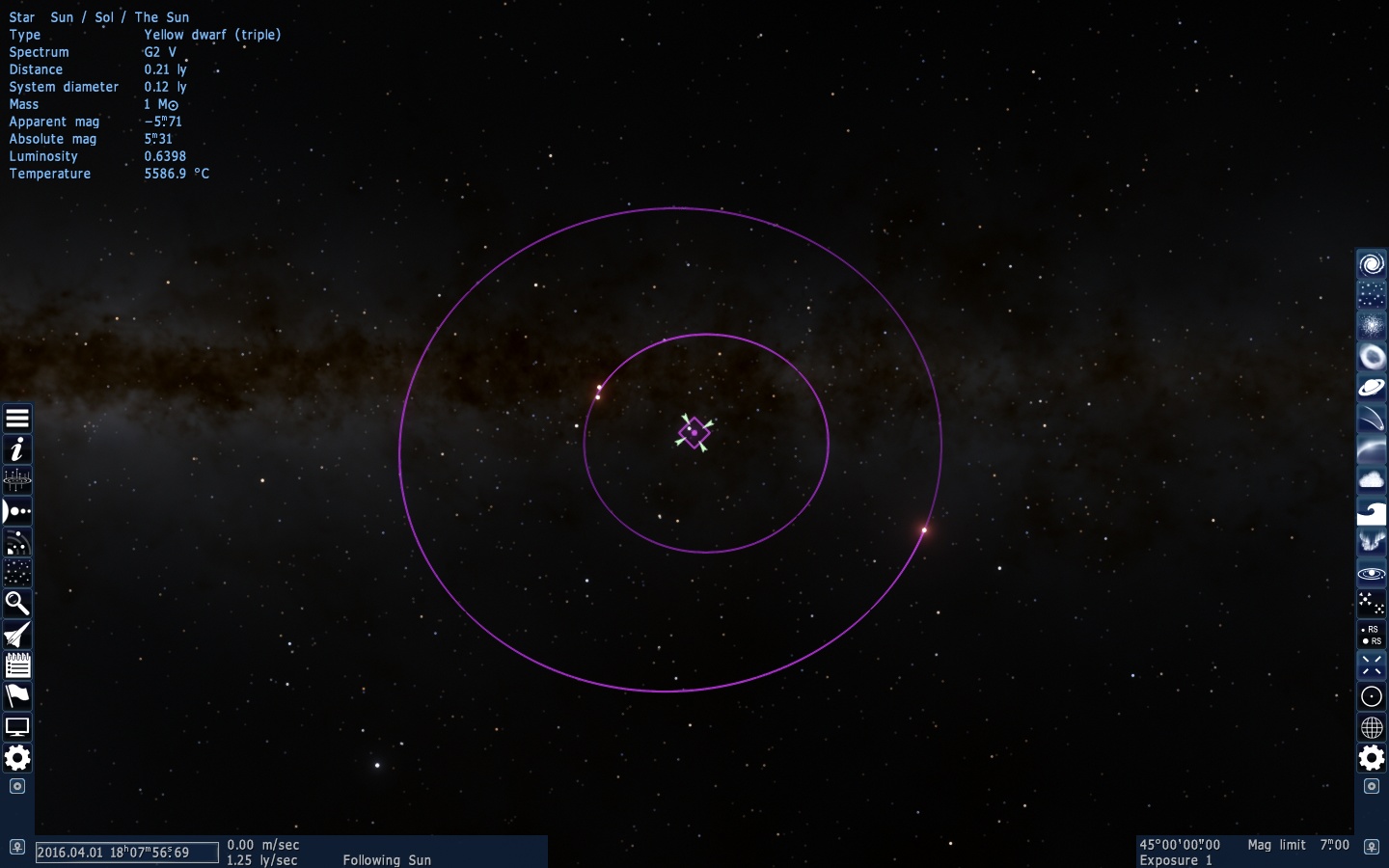Screen dimensions: 1389x868
Task: Toggle cloud rendering icon
Action: click(1372, 480)
